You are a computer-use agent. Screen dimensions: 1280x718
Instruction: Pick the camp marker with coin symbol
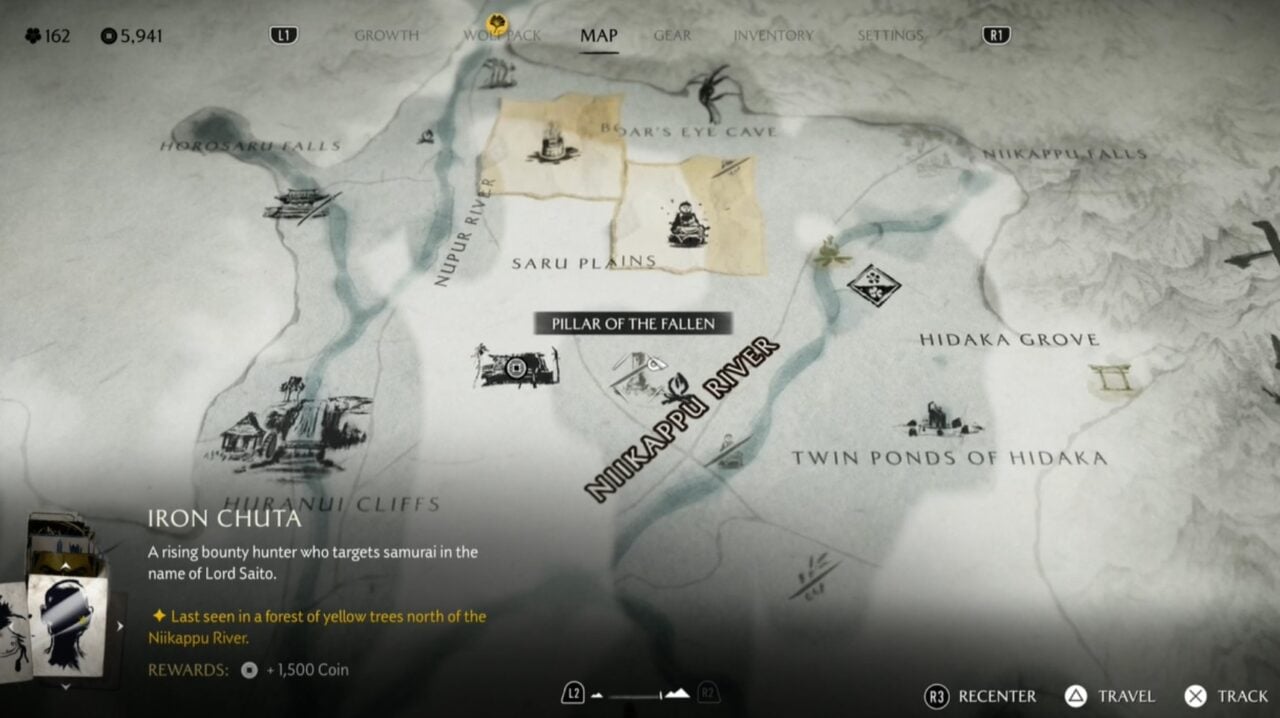tap(516, 367)
